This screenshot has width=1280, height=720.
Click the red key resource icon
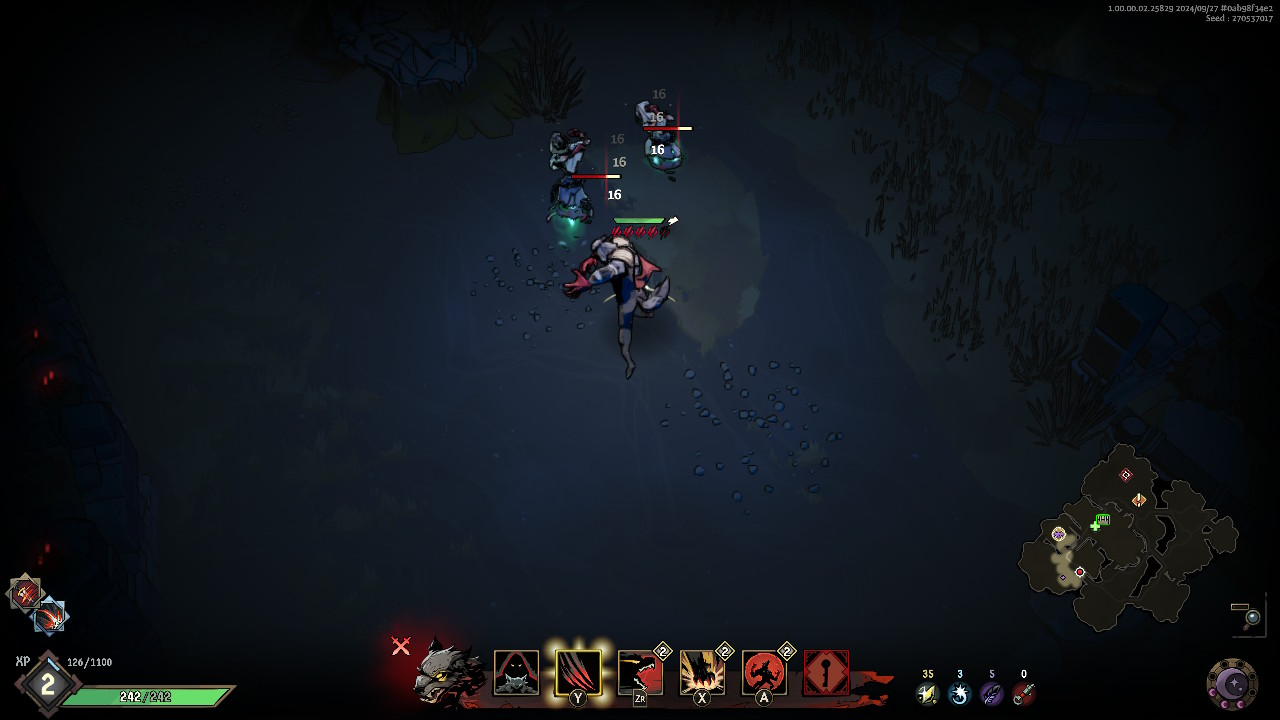(x=1023, y=693)
